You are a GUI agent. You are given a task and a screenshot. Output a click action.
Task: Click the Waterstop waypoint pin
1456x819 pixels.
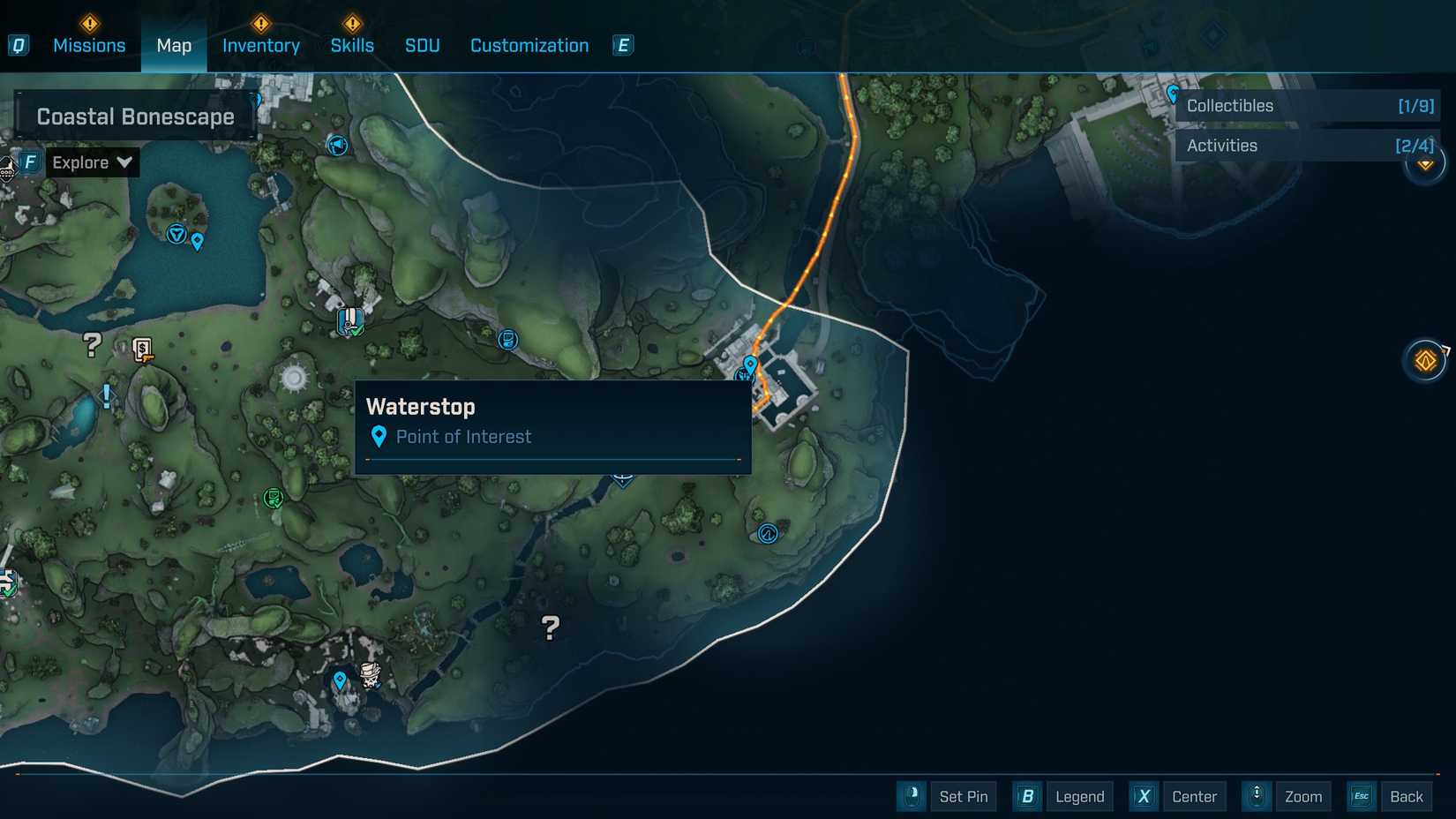tap(751, 364)
